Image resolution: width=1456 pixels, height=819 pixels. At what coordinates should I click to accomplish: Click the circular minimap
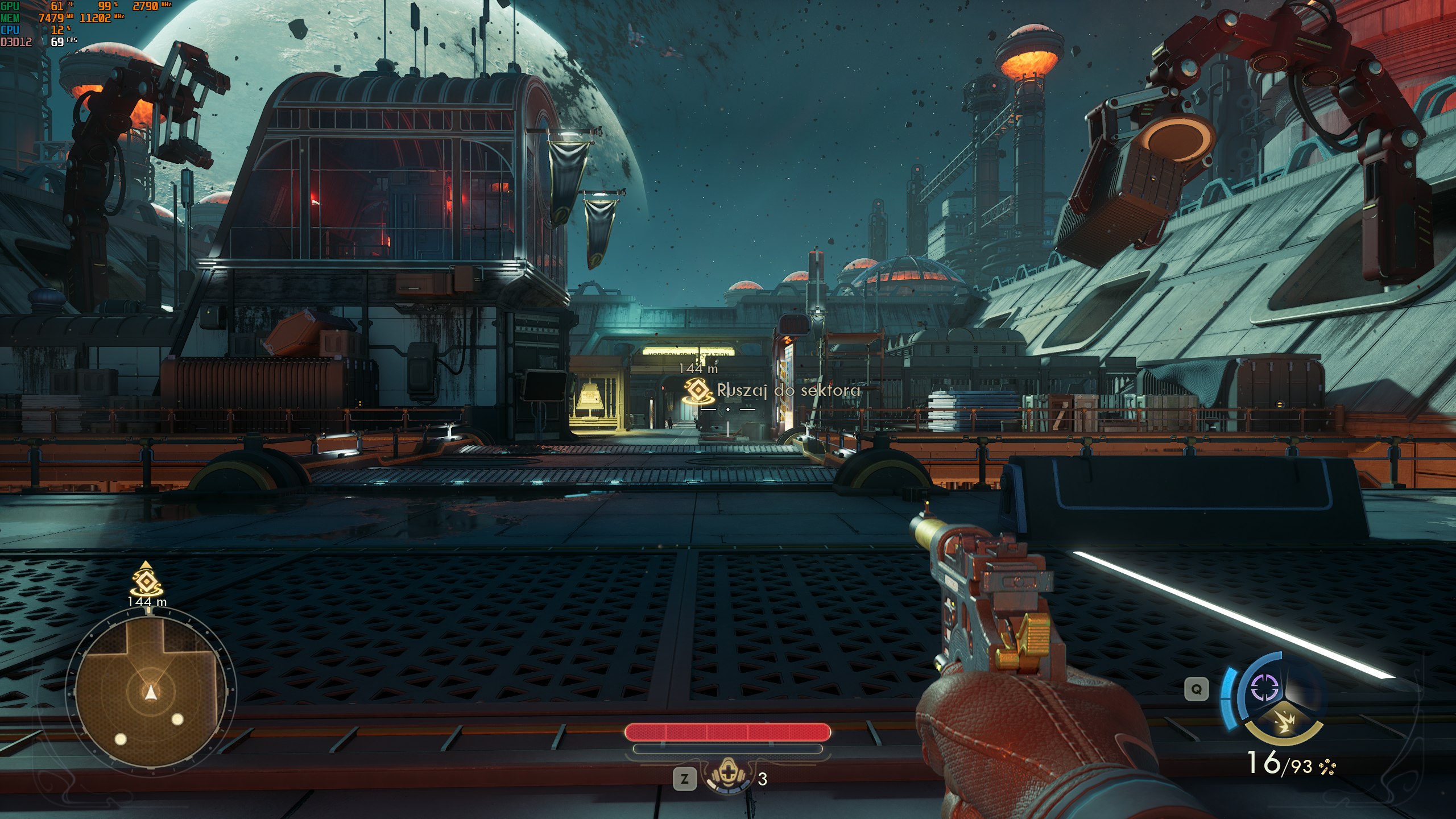click(x=150, y=692)
